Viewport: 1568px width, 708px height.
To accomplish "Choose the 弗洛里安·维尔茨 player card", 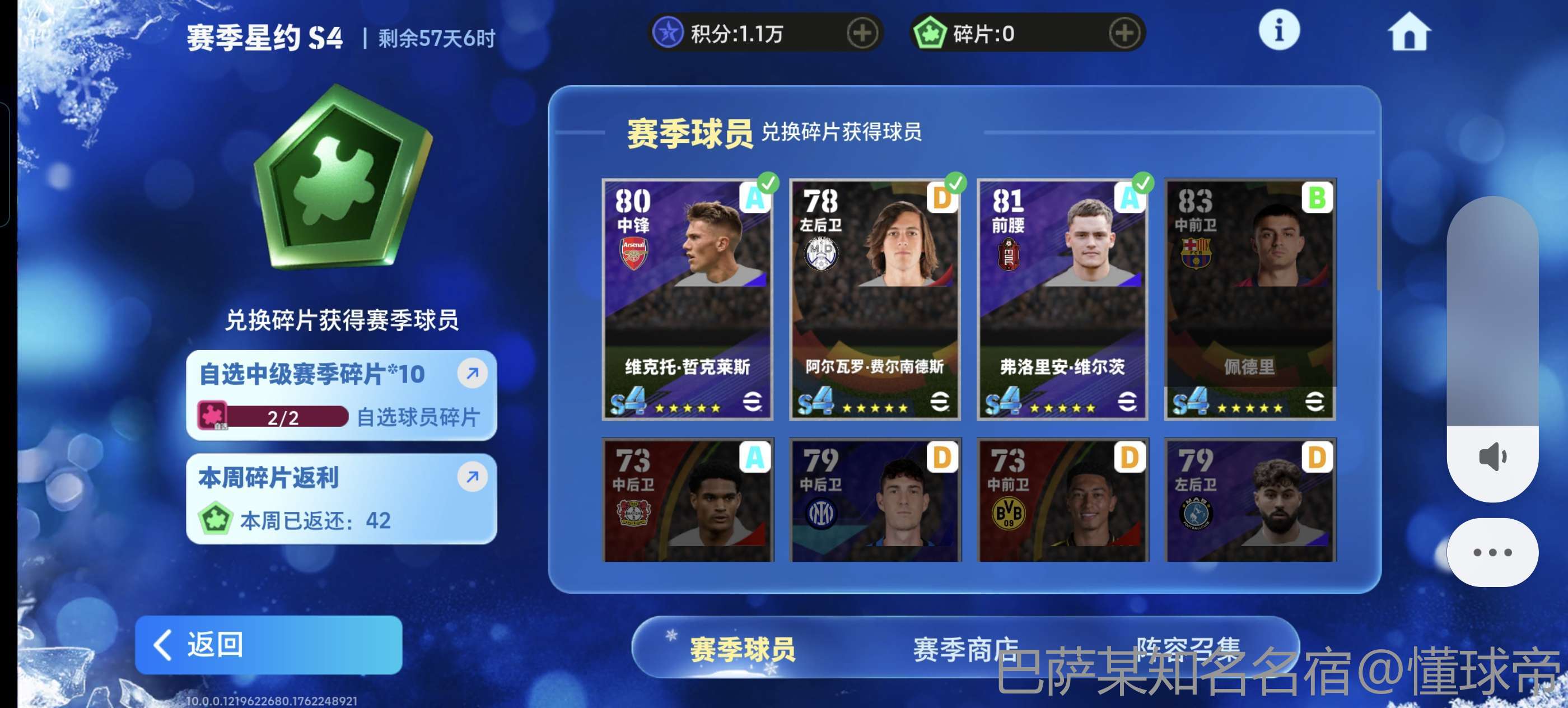I will coord(1062,299).
